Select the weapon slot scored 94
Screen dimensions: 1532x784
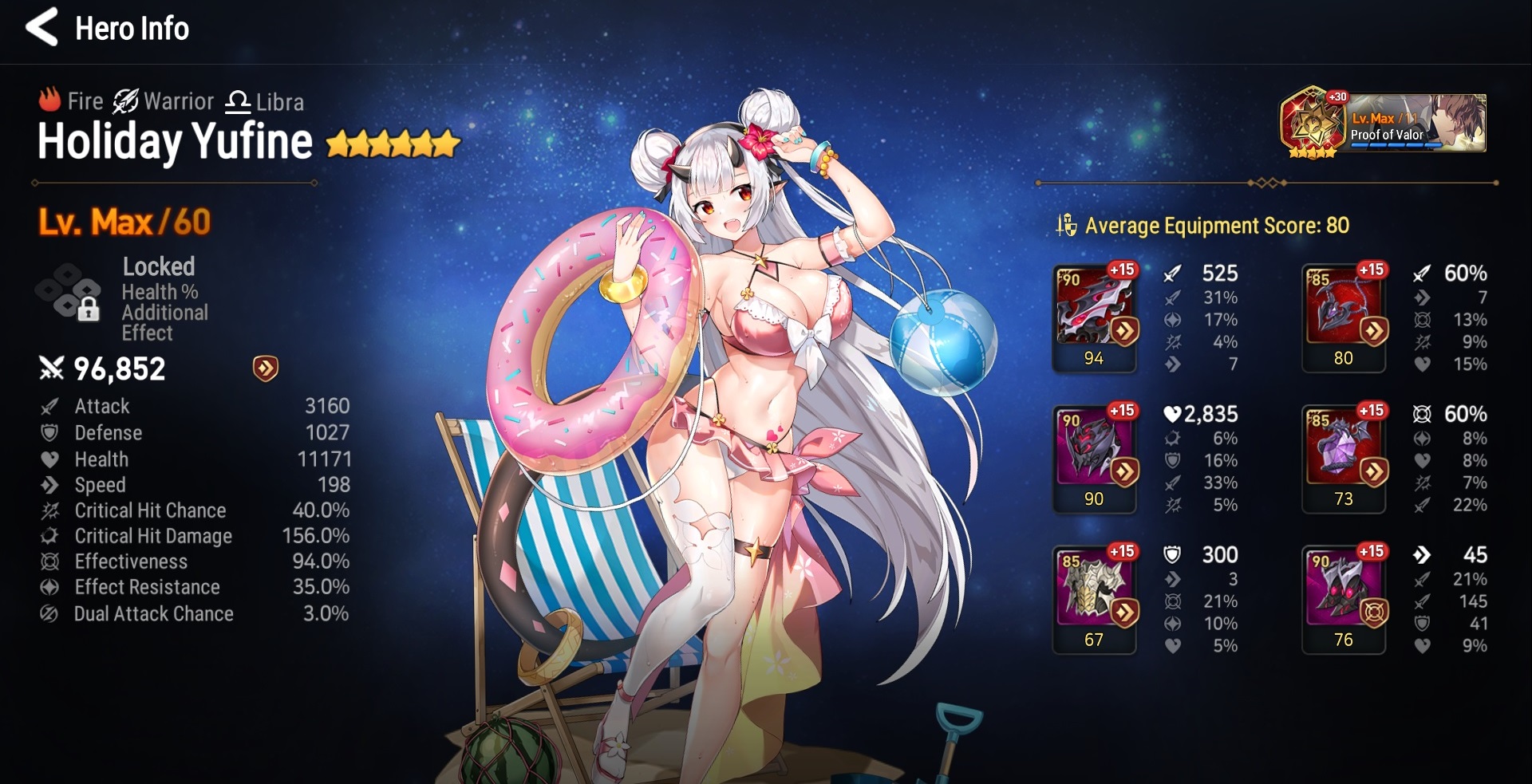1094,317
